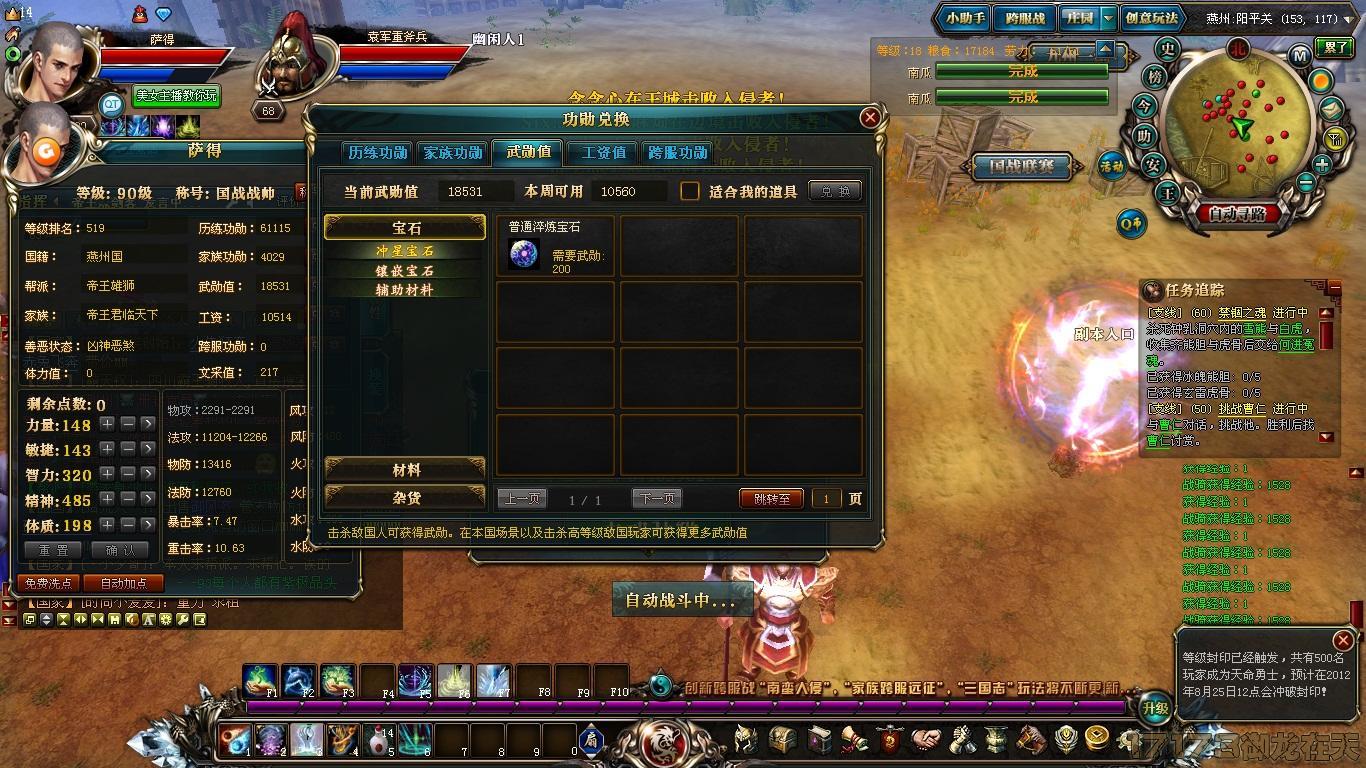Click the 兑换 exchange button
Screen dimensions: 1366x768
[834, 191]
